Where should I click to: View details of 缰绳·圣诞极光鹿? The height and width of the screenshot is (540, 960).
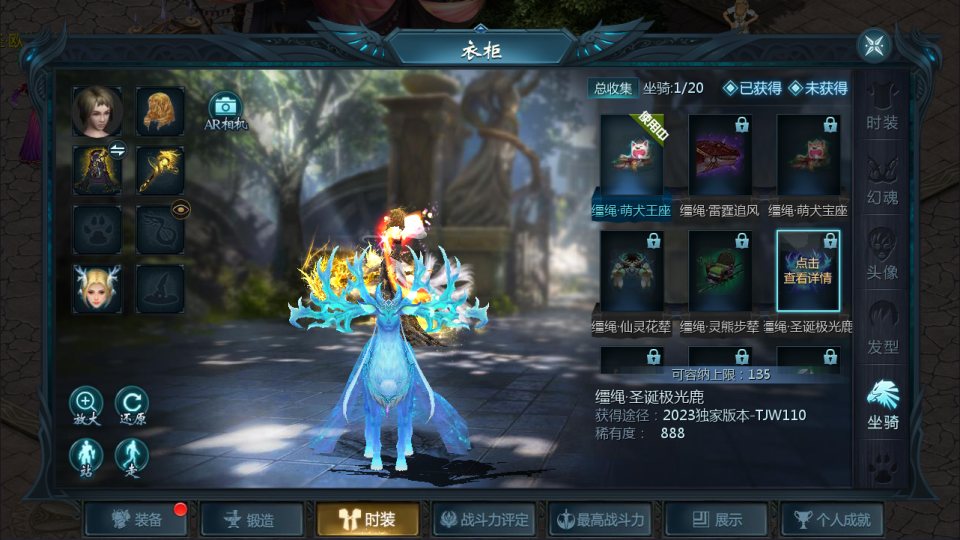click(x=808, y=272)
